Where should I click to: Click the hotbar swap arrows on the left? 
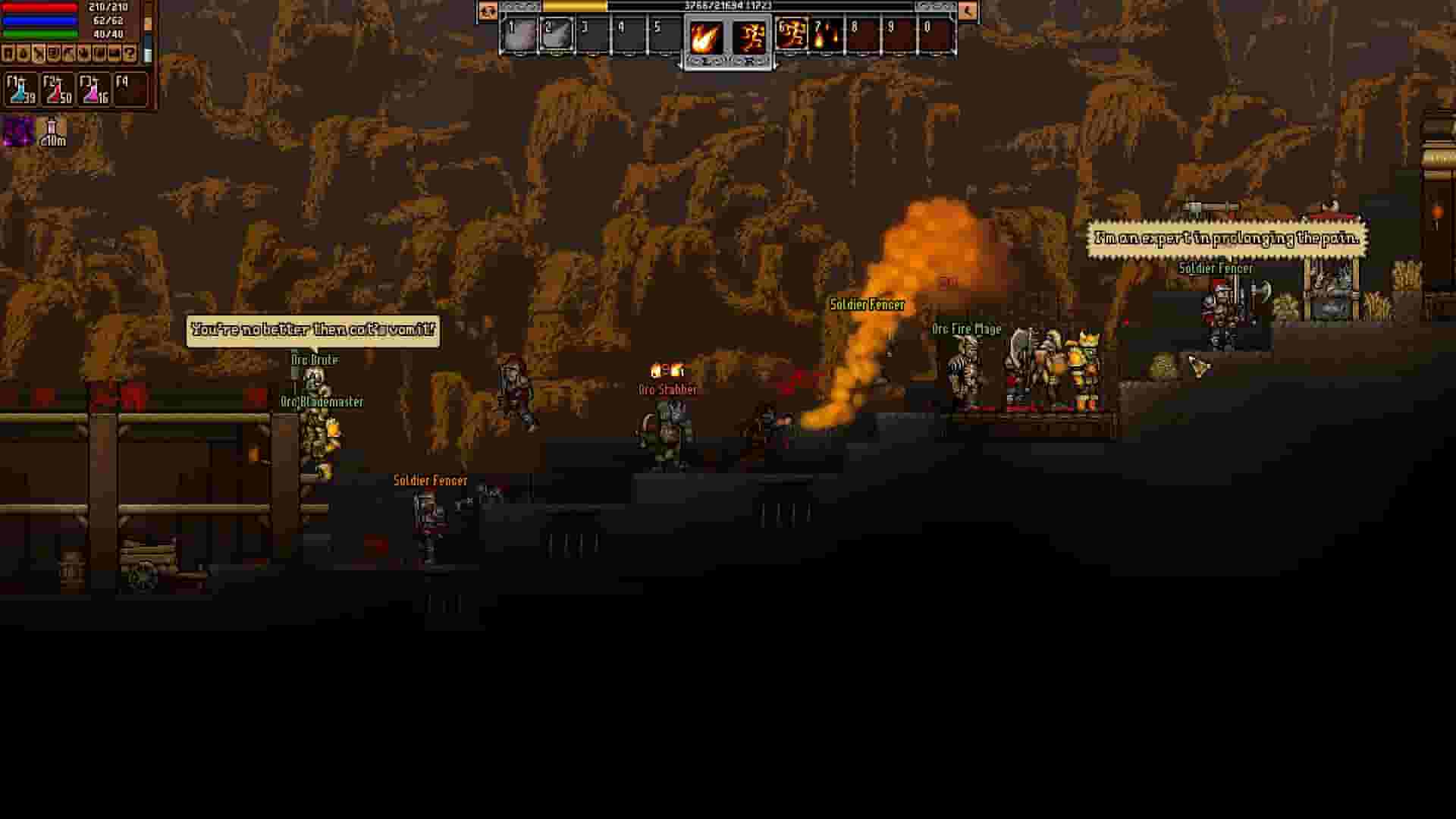488,12
